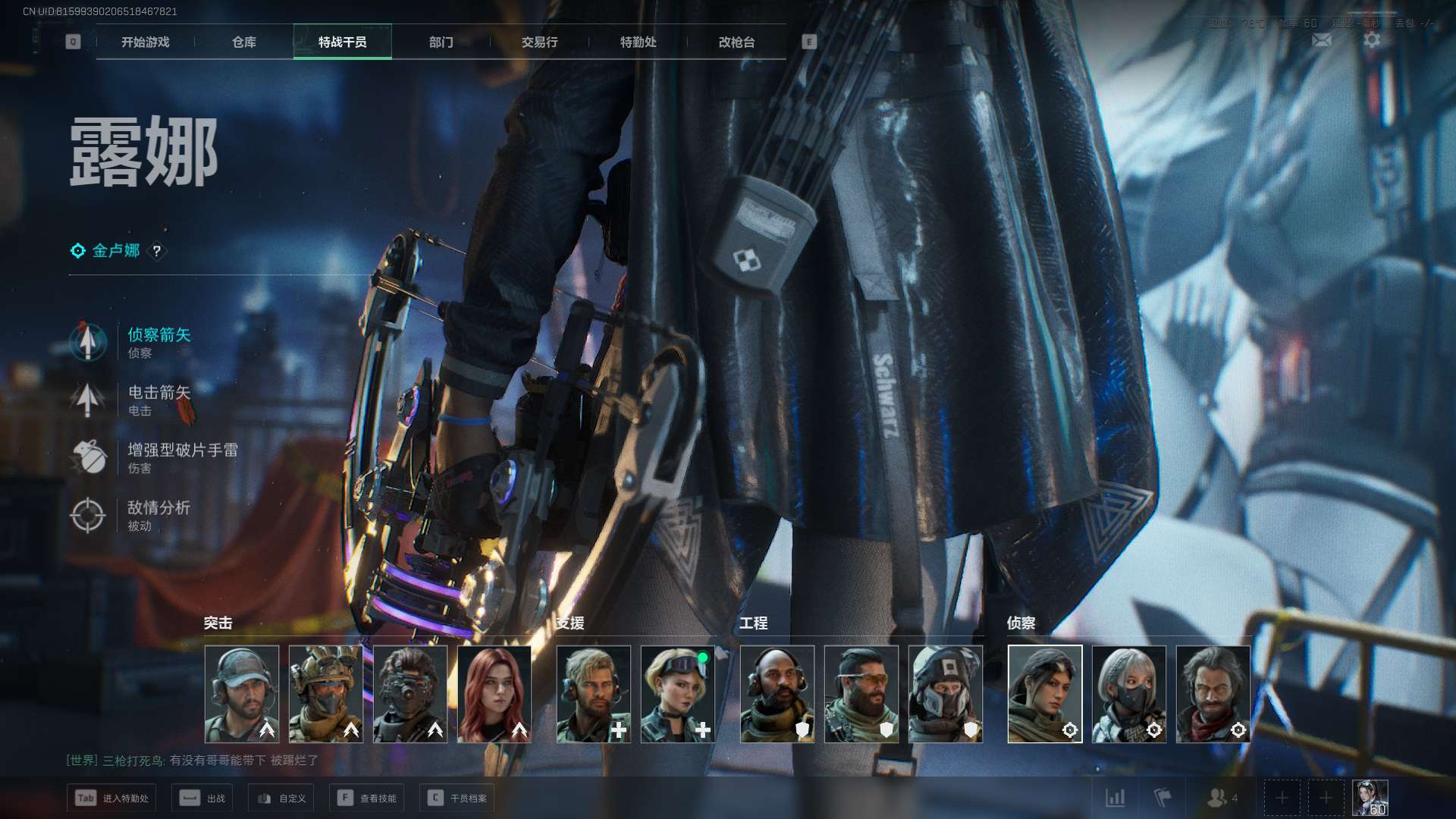The height and width of the screenshot is (819, 1456).
Task: Choose the 电击箭矢 skill
Action: pos(158,393)
